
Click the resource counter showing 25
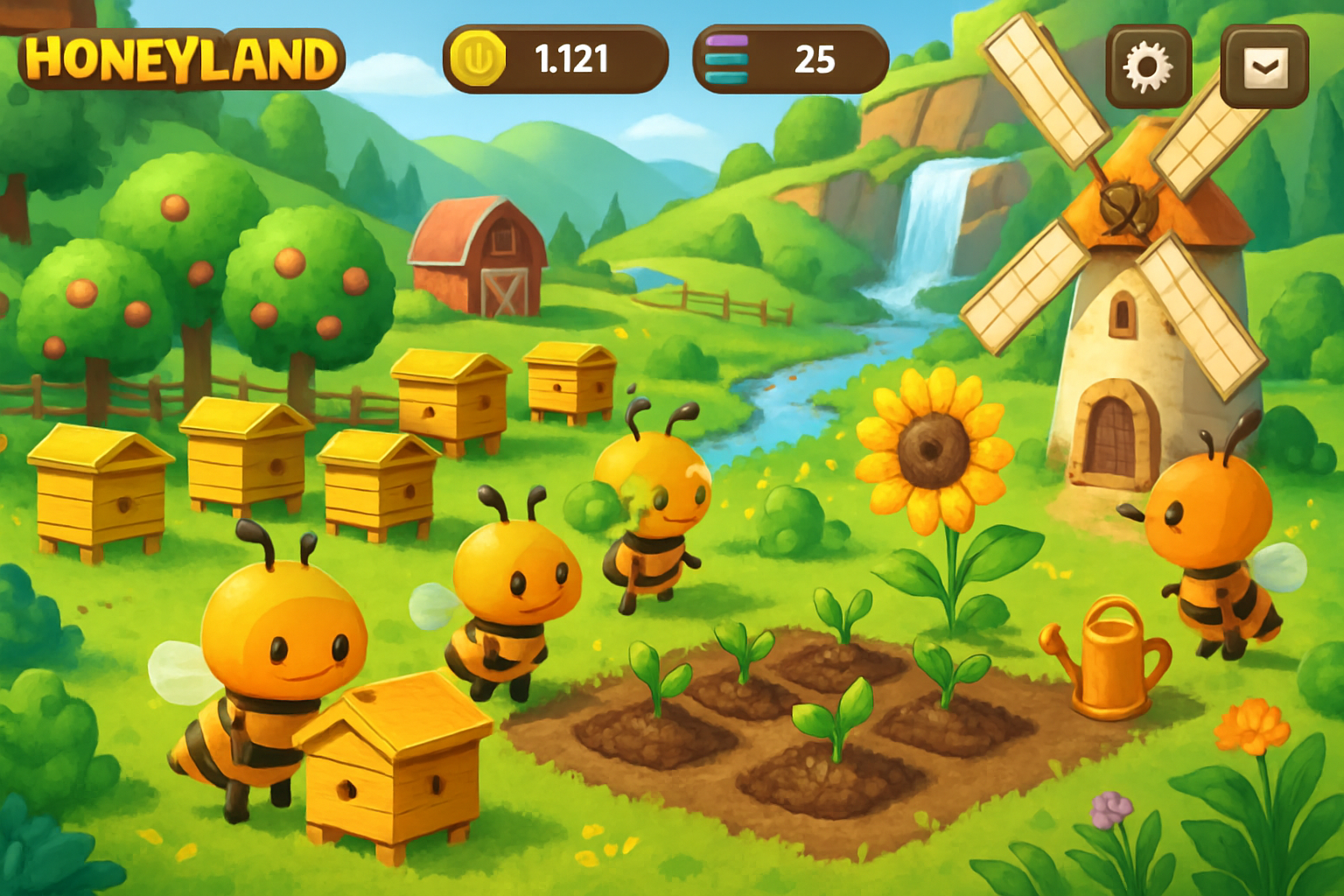(816, 59)
